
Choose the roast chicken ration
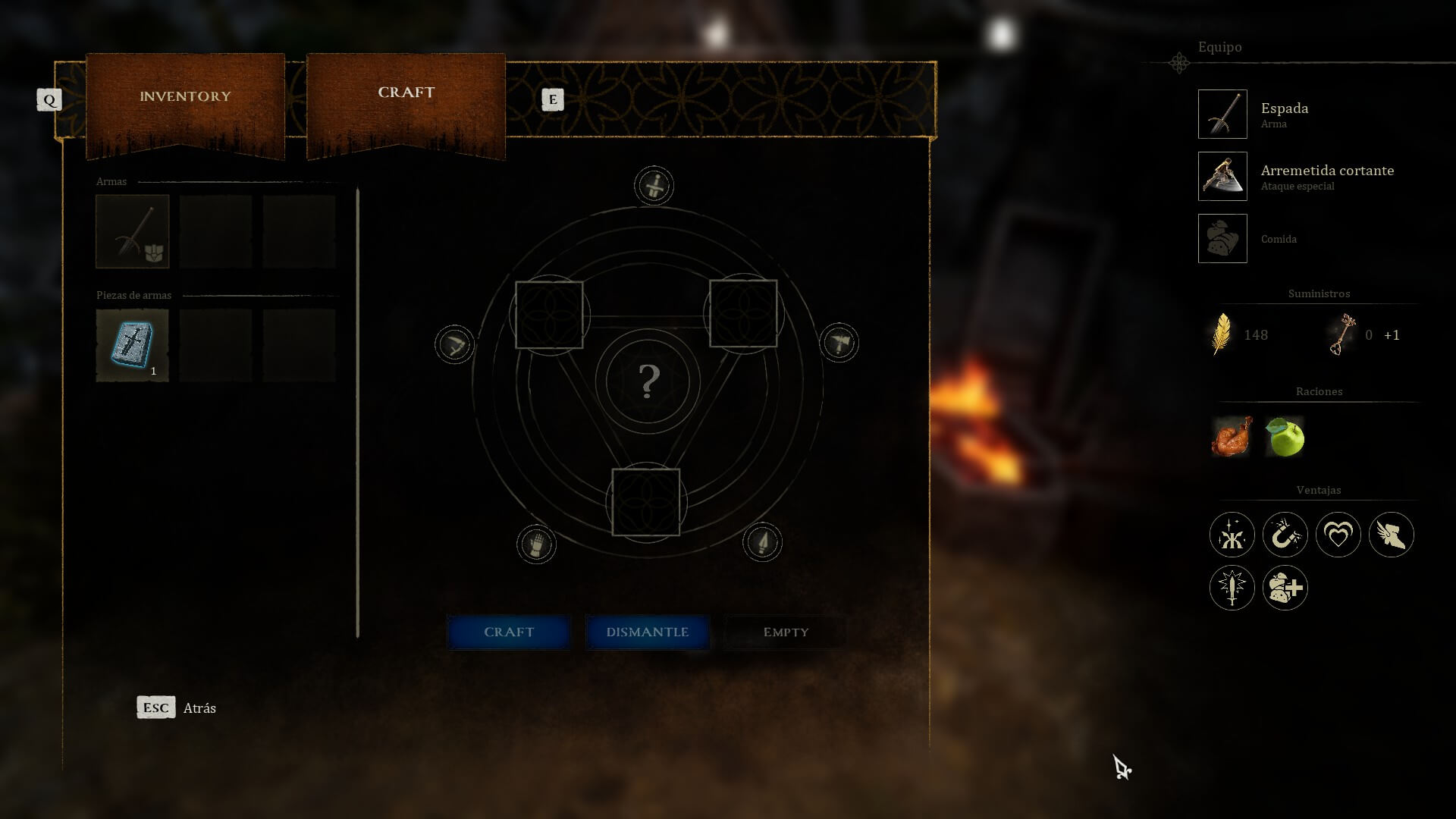[1232, 437]
